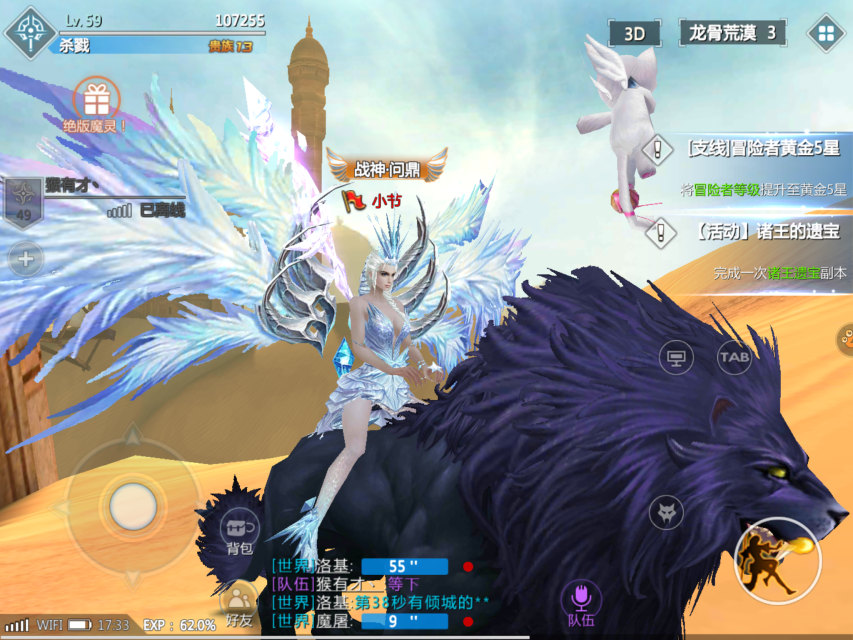This screenshot has width=853, height=640.
Task: Tap the monitor screen icon button
Action: [x=676, y=357]
